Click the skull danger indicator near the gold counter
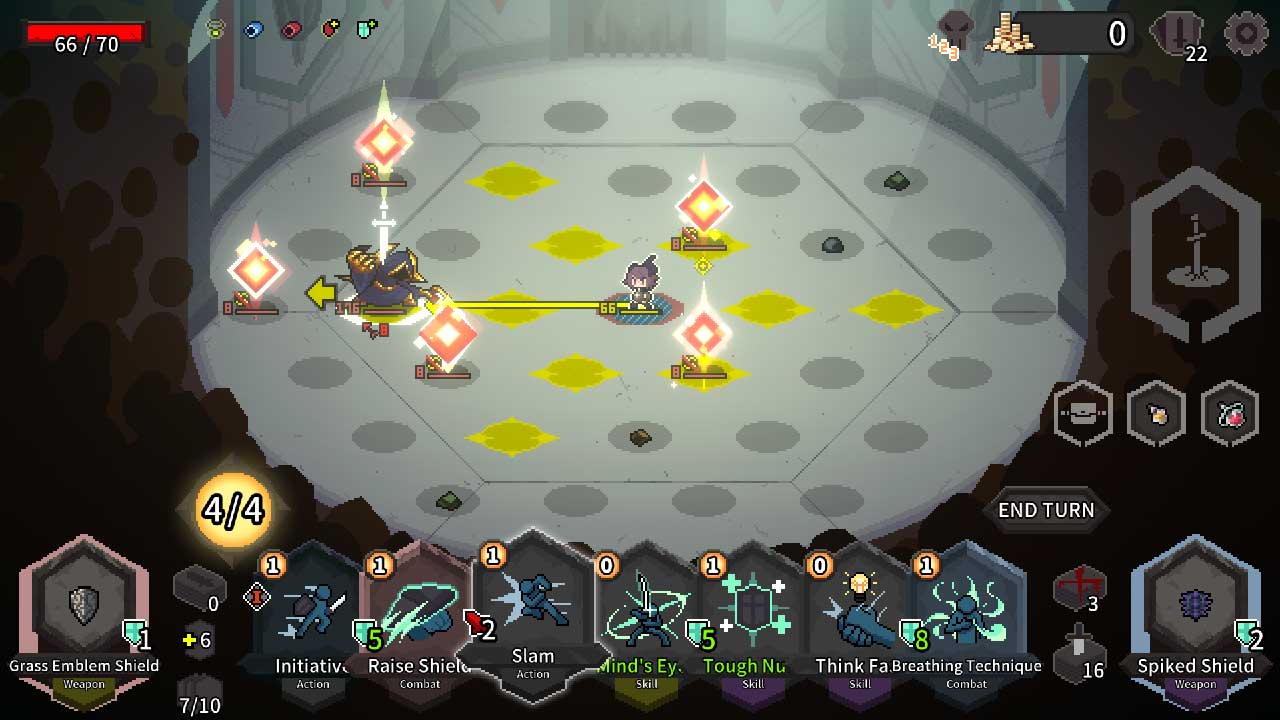1280x720 pixels. (x=953, y=30)
